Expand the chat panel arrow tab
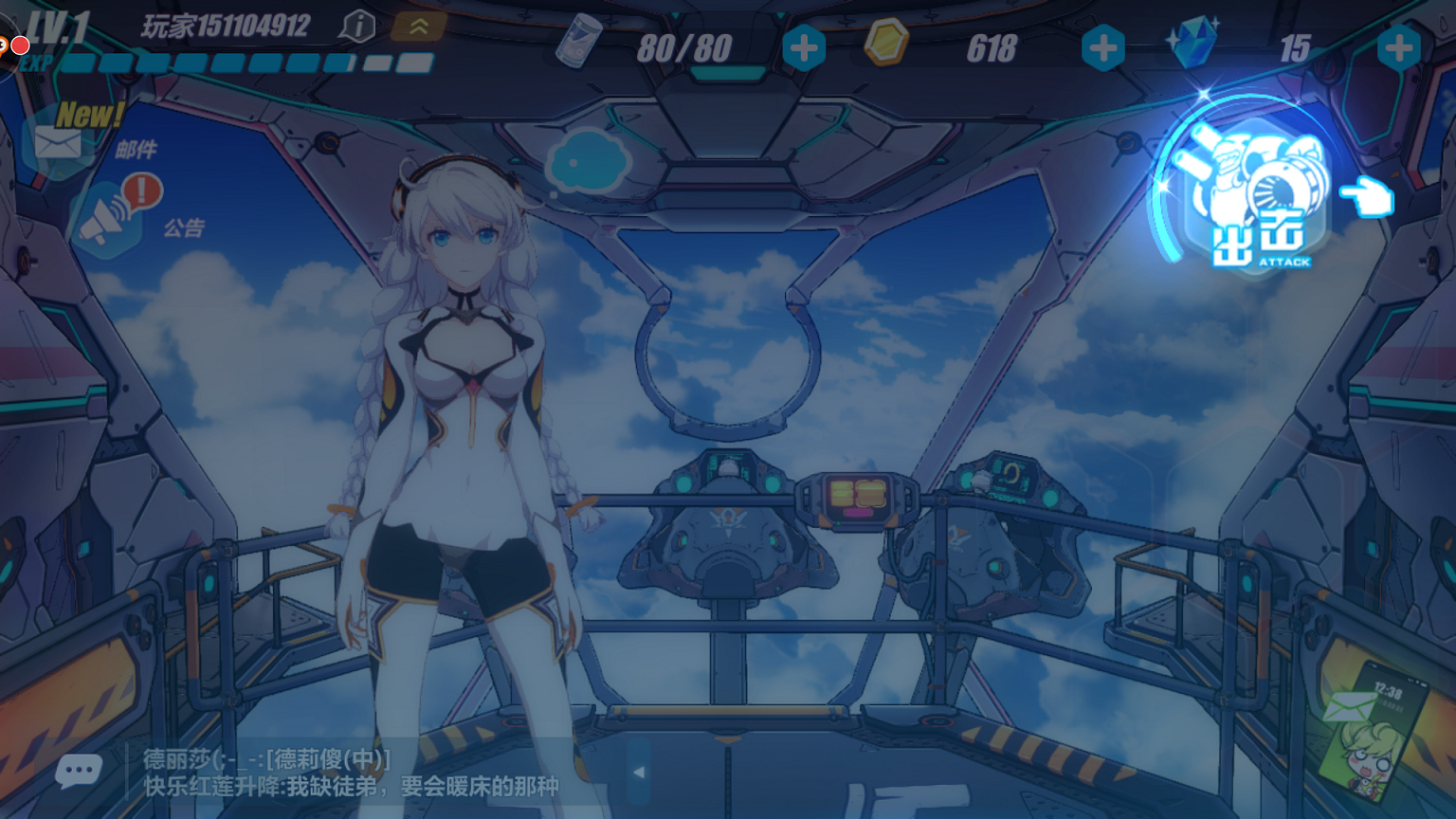Screen dimensions: 1456x819 pyautogui.click(x=639, y=772)
